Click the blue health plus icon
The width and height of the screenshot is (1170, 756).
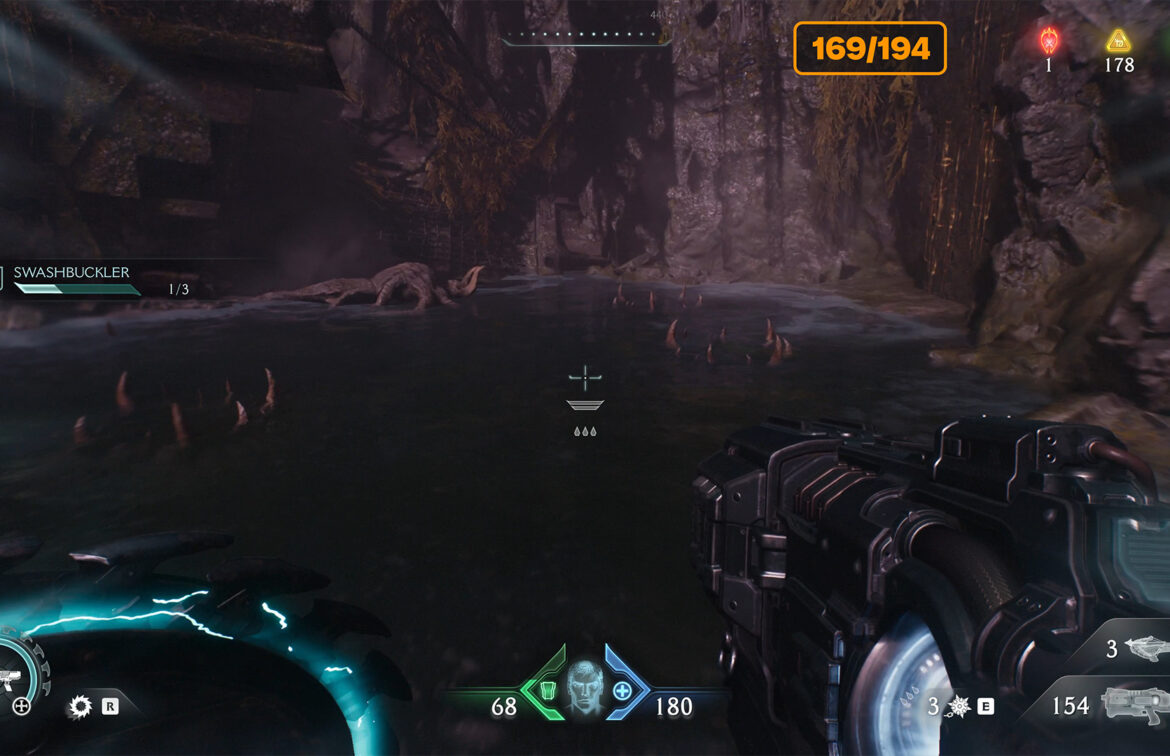pos(622,690)
